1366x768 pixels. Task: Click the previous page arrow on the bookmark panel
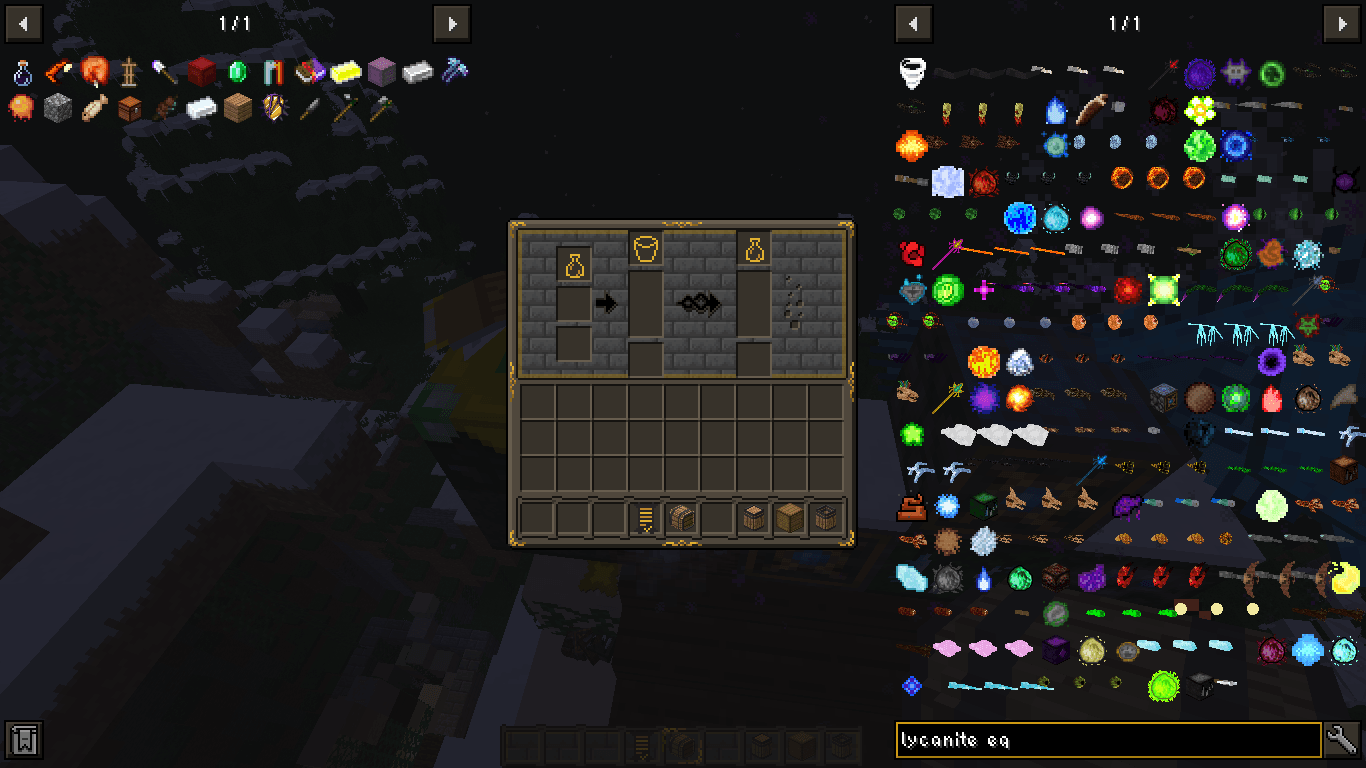coord(23,23)
